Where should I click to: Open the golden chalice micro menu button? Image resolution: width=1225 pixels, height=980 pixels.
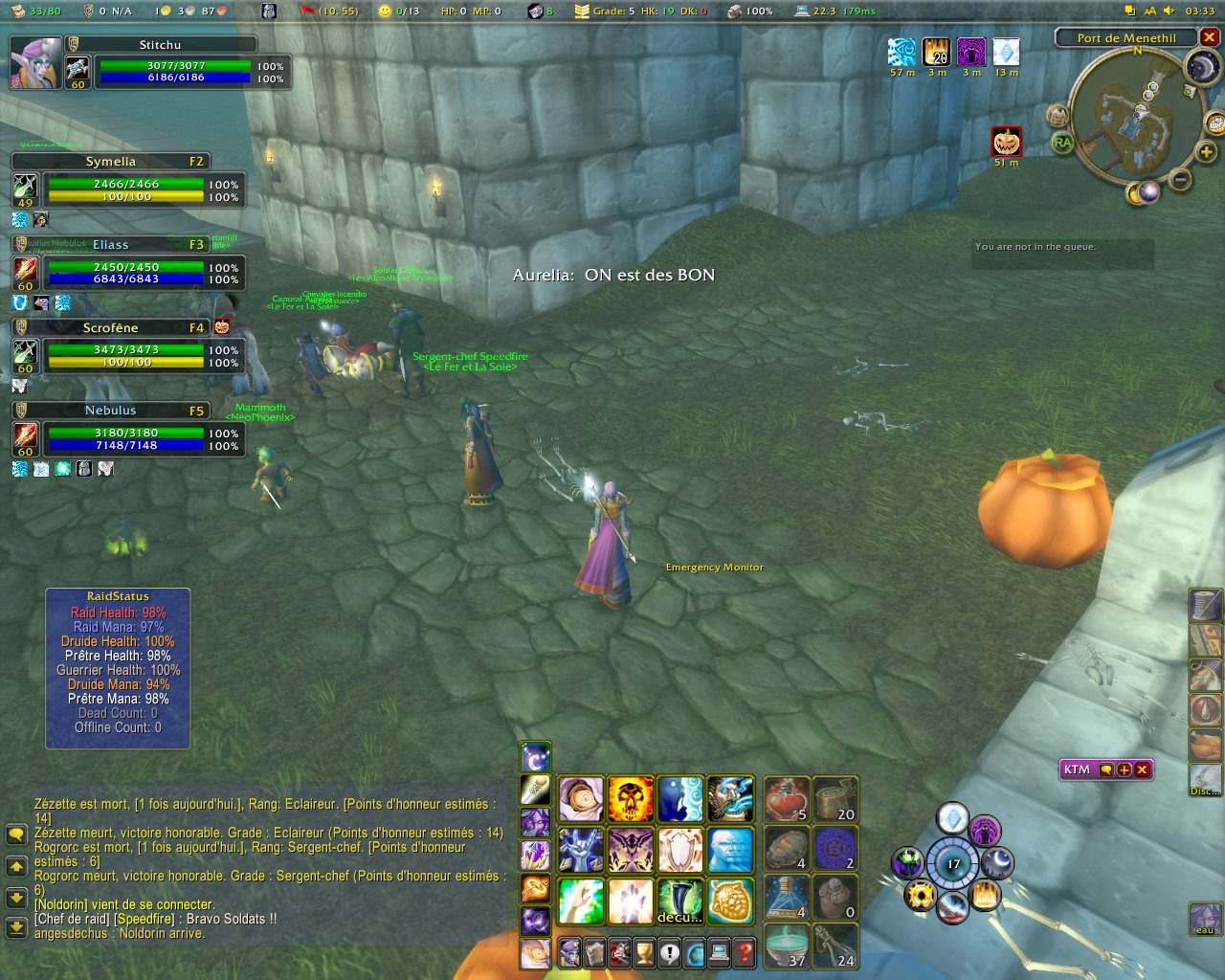644,952
